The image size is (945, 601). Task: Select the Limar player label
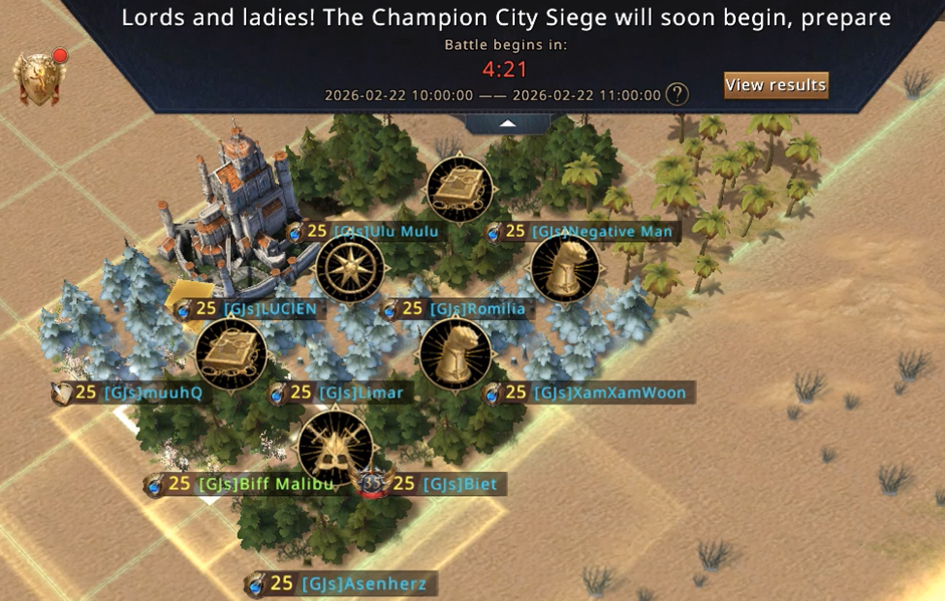click(347, 393)
